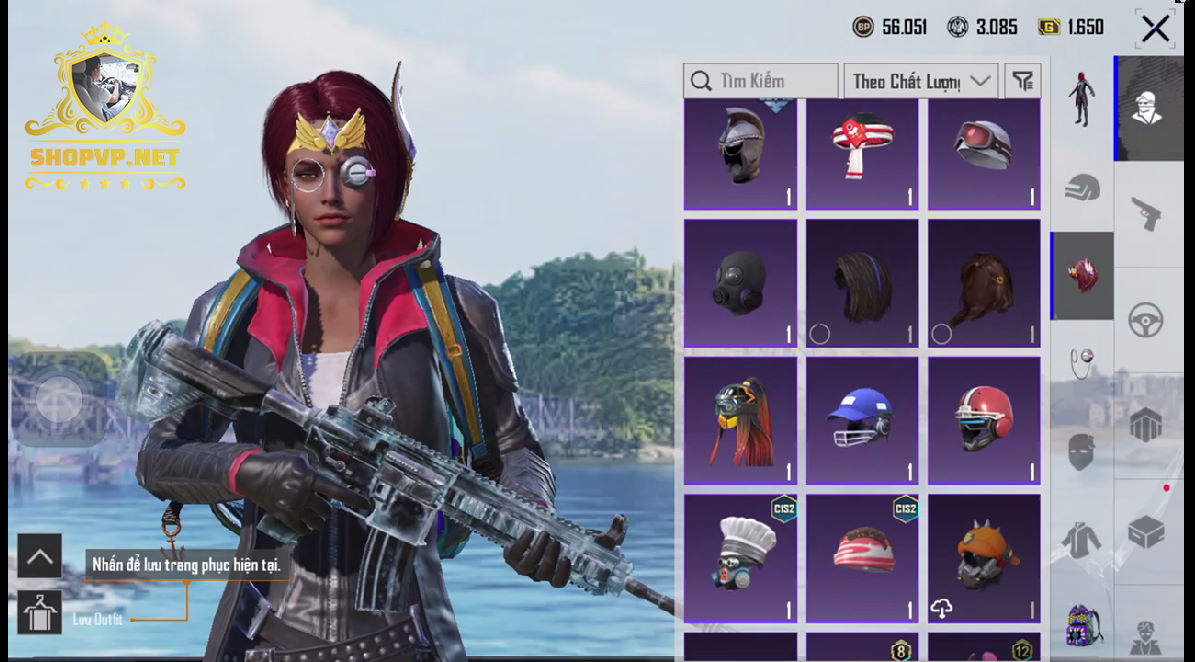This screenshot has height=662, width=1195.
Task: Choose the blue cricket helmet
Action: tap(862, 421)
